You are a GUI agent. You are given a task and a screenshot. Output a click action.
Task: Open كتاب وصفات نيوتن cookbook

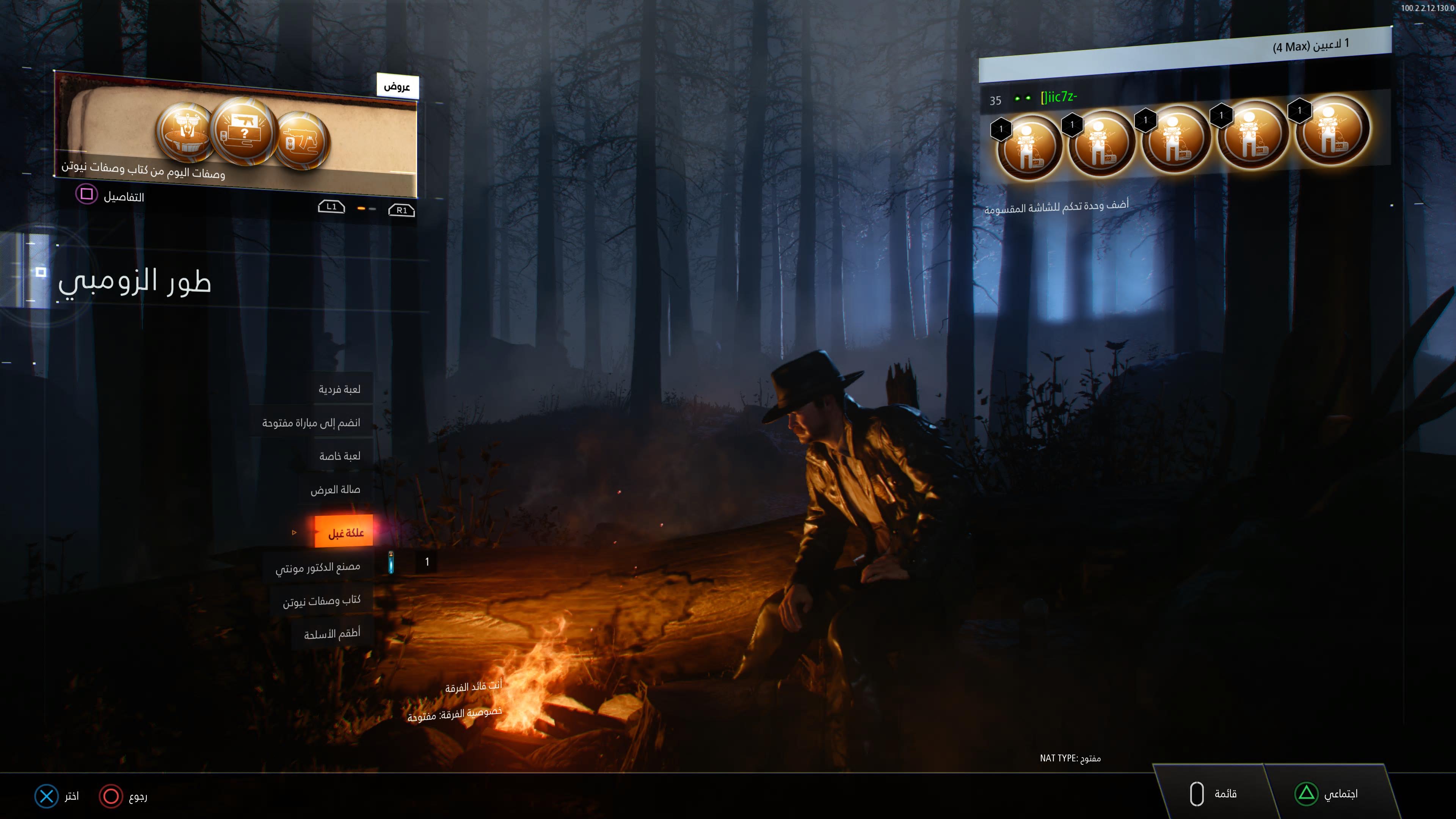tap(321, 601)
